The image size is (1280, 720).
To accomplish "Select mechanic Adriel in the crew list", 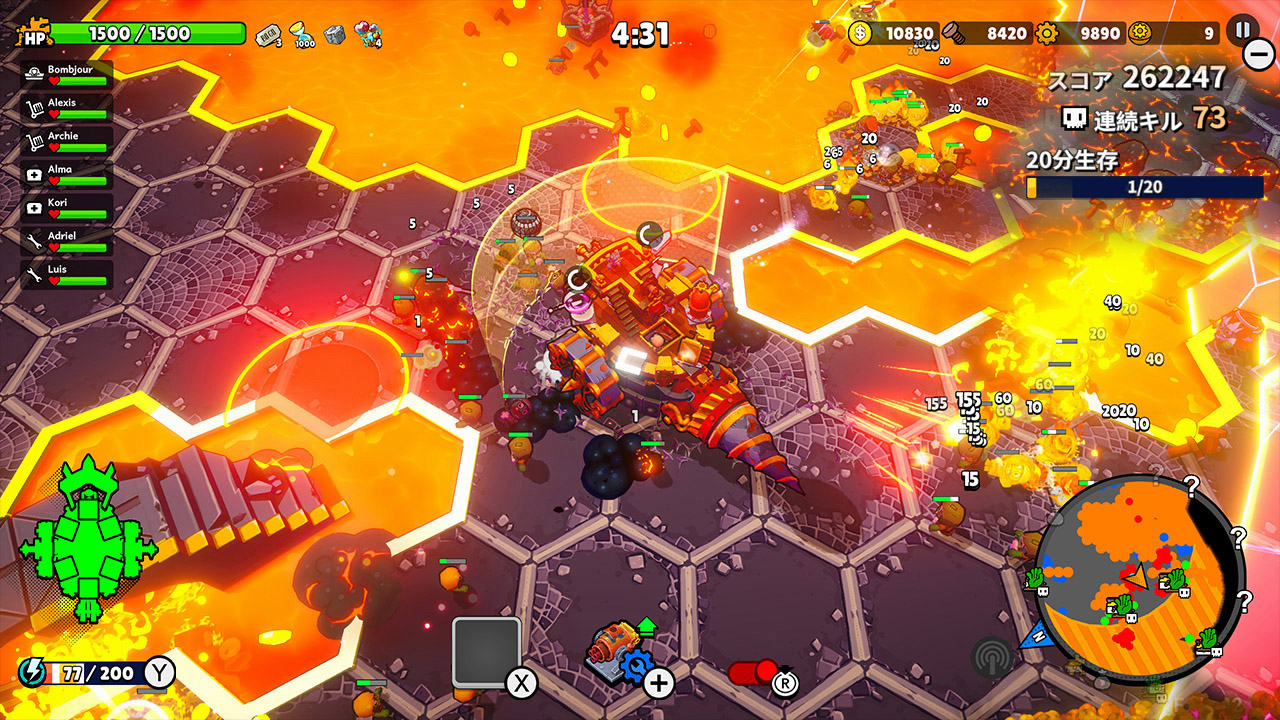I will [67, 241].
